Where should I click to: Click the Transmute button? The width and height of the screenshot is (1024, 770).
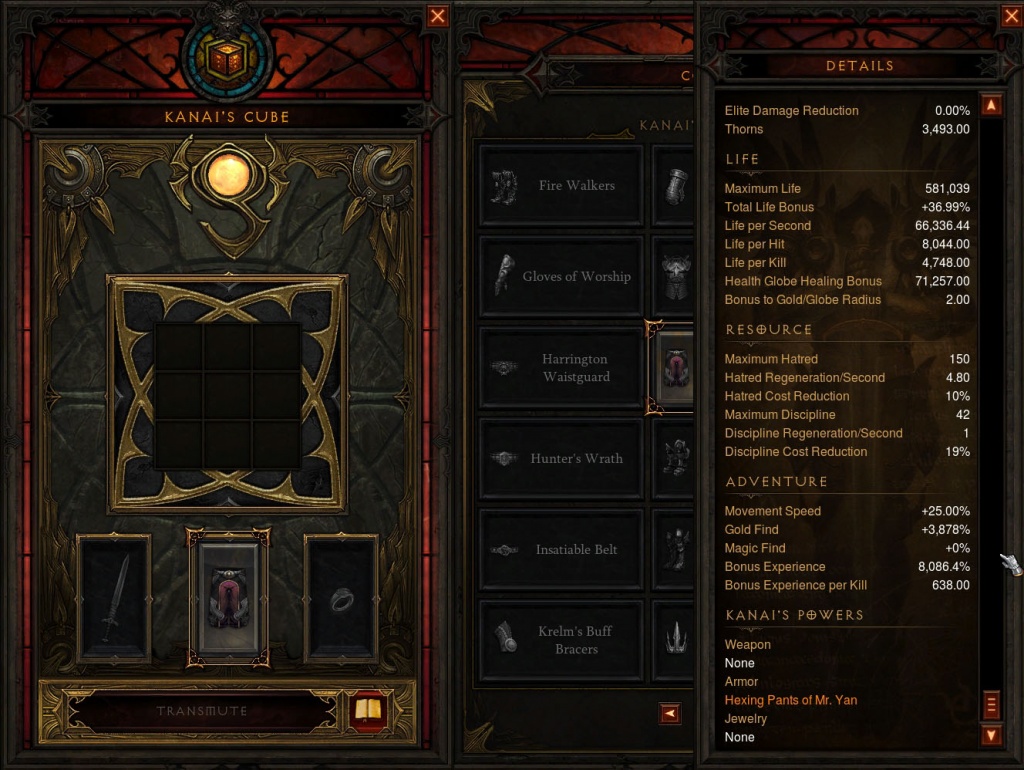coord(202,711)
